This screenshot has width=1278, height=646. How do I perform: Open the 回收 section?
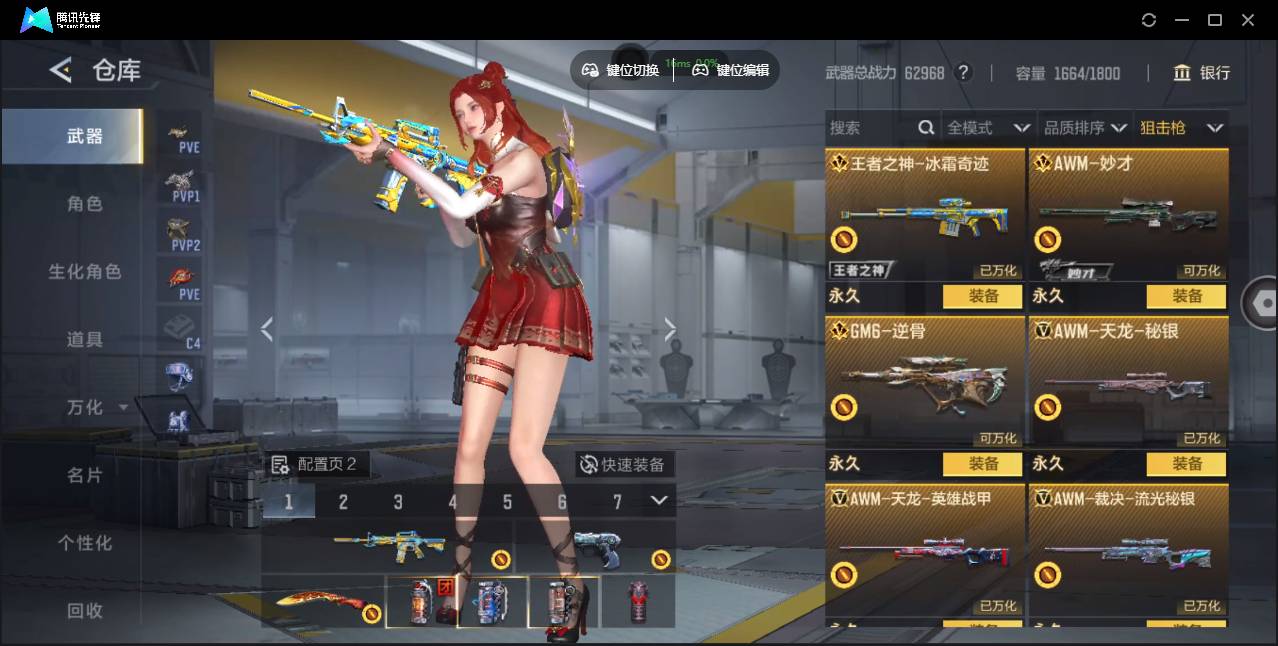(x=85, y=610)
